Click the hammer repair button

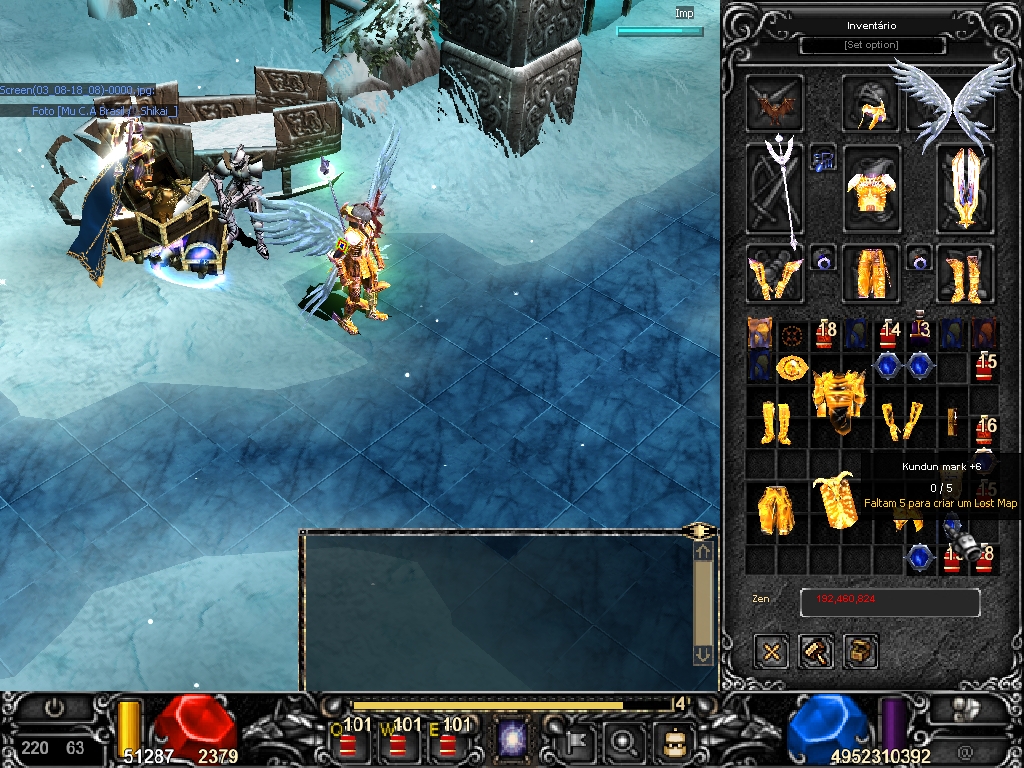[816, 652]
